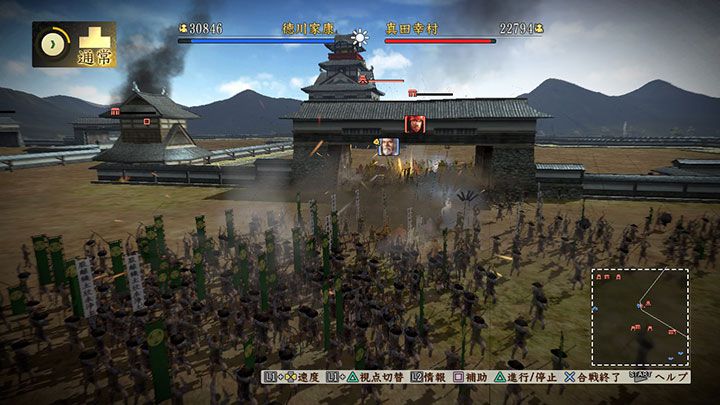Select the blue allied commander portrait
Image resolution: width=720 pixels, height=405 pixels.
coord(387,147)
